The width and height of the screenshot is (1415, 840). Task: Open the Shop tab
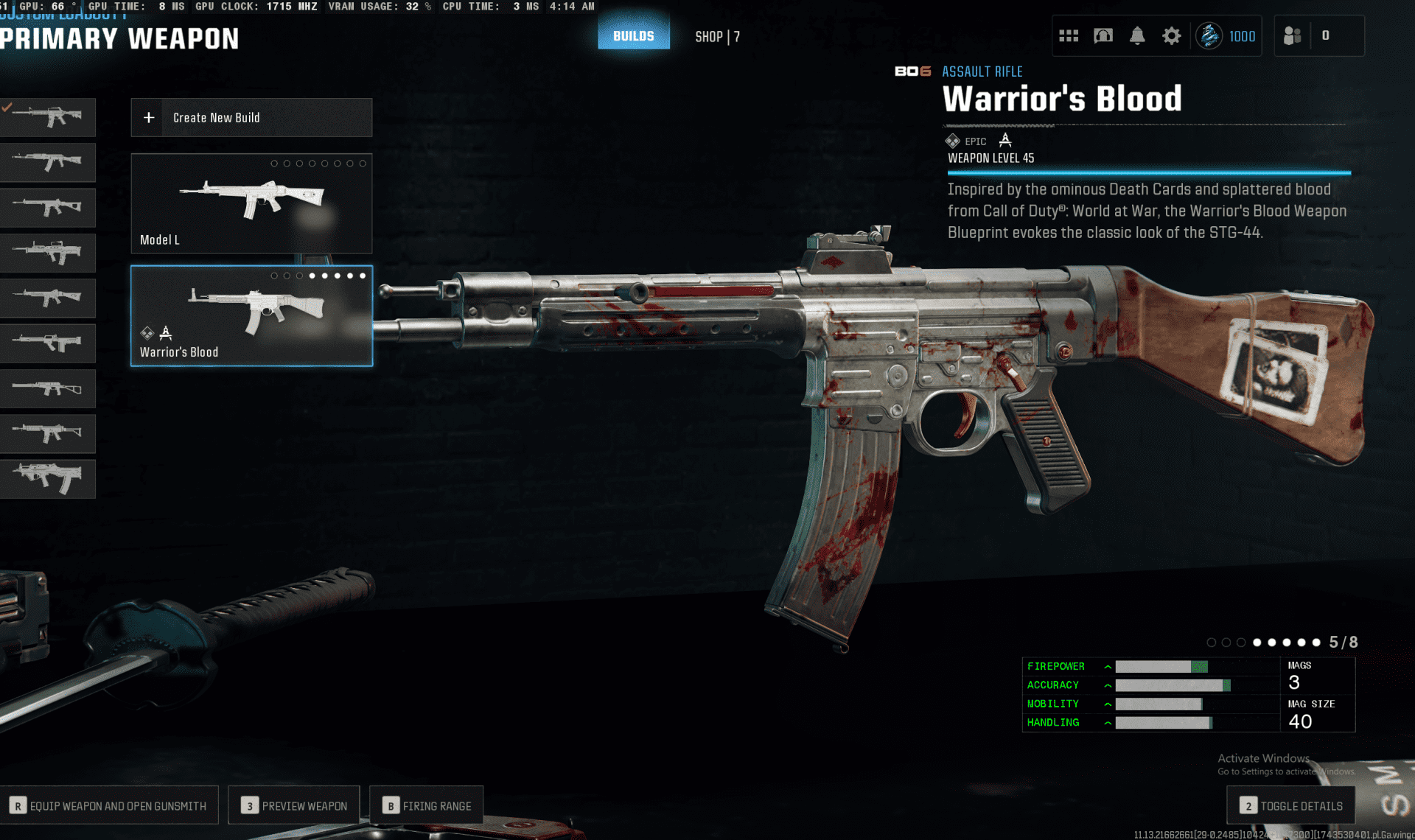[x=716, y=37]
